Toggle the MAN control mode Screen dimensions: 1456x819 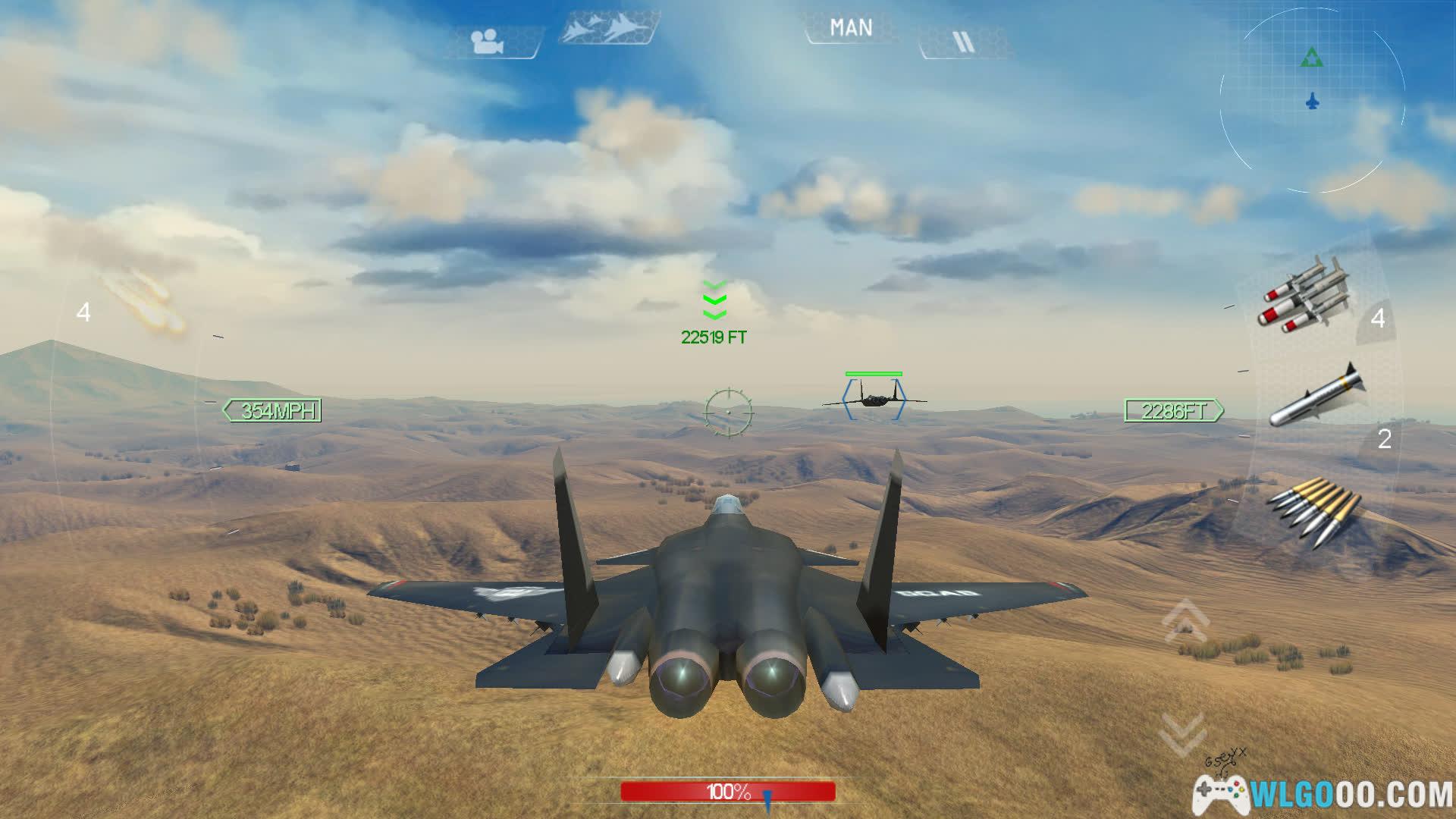[x=851, y=29]
